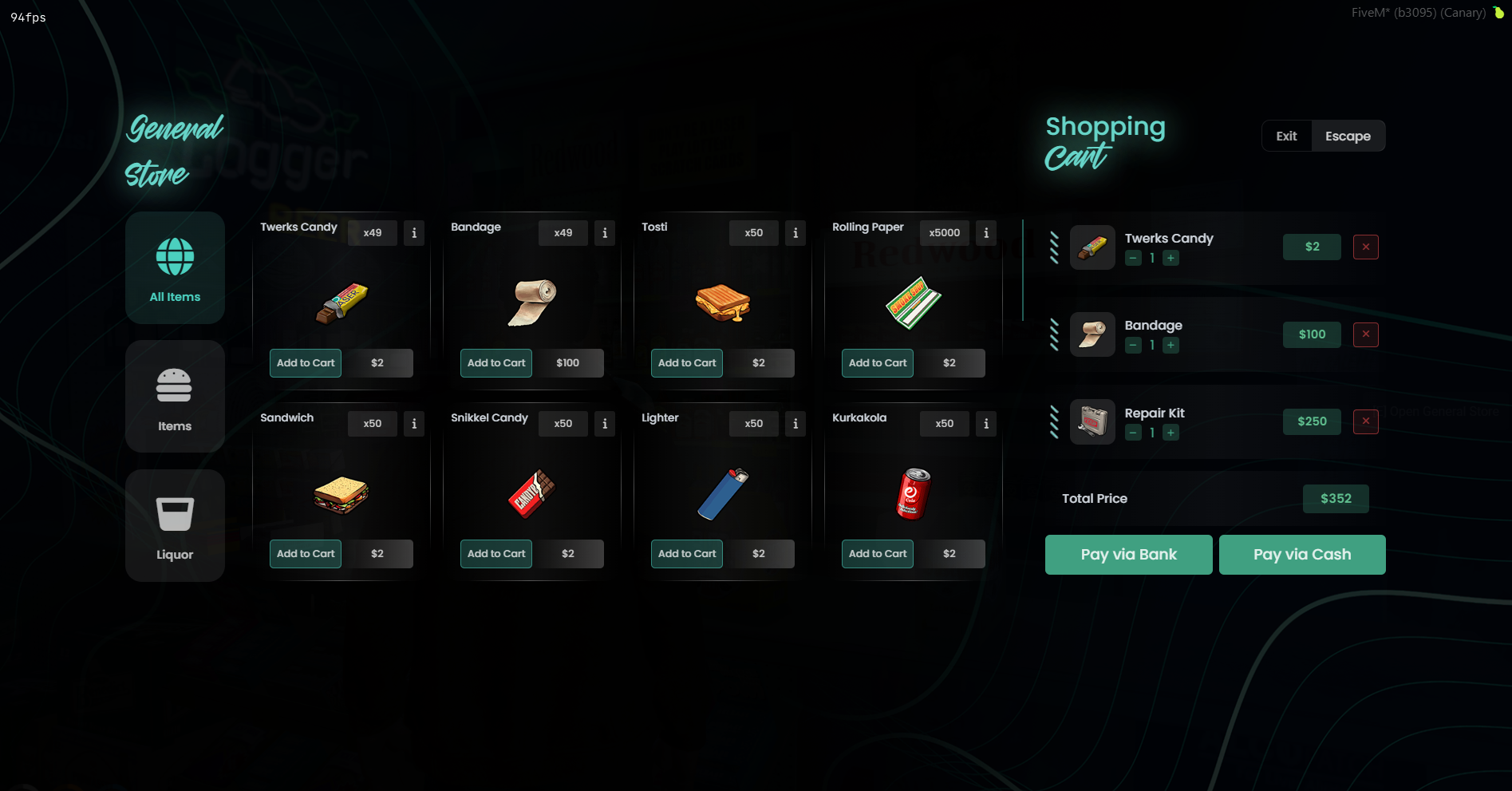Image resolution: width=1512 pixels, height=791 pixels.
Task: Pay via Bank for the order
Action: click(1128, 555)
